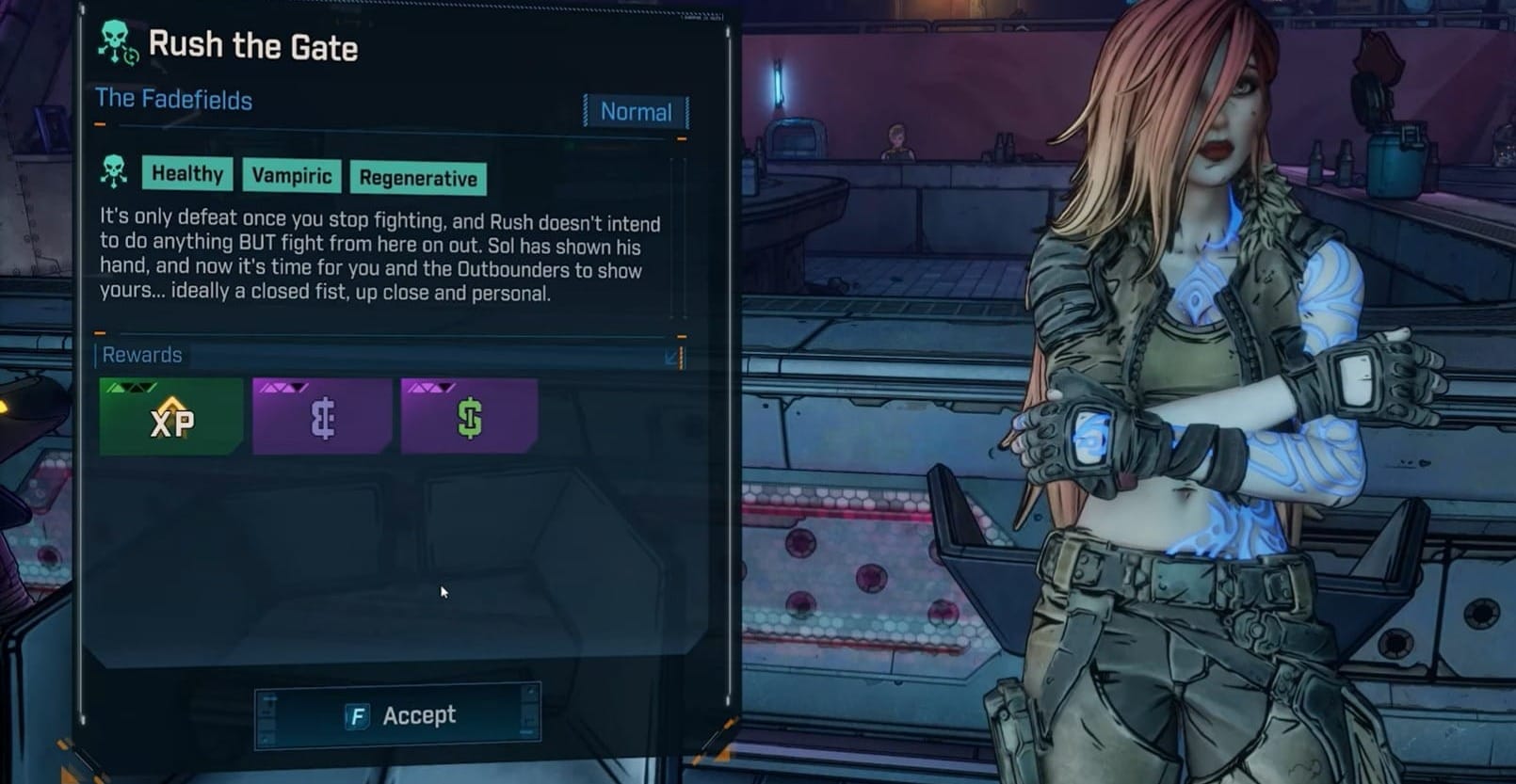Select the Regenerative modifier tag
This screenshot has height=784, width=1516.
418,178
